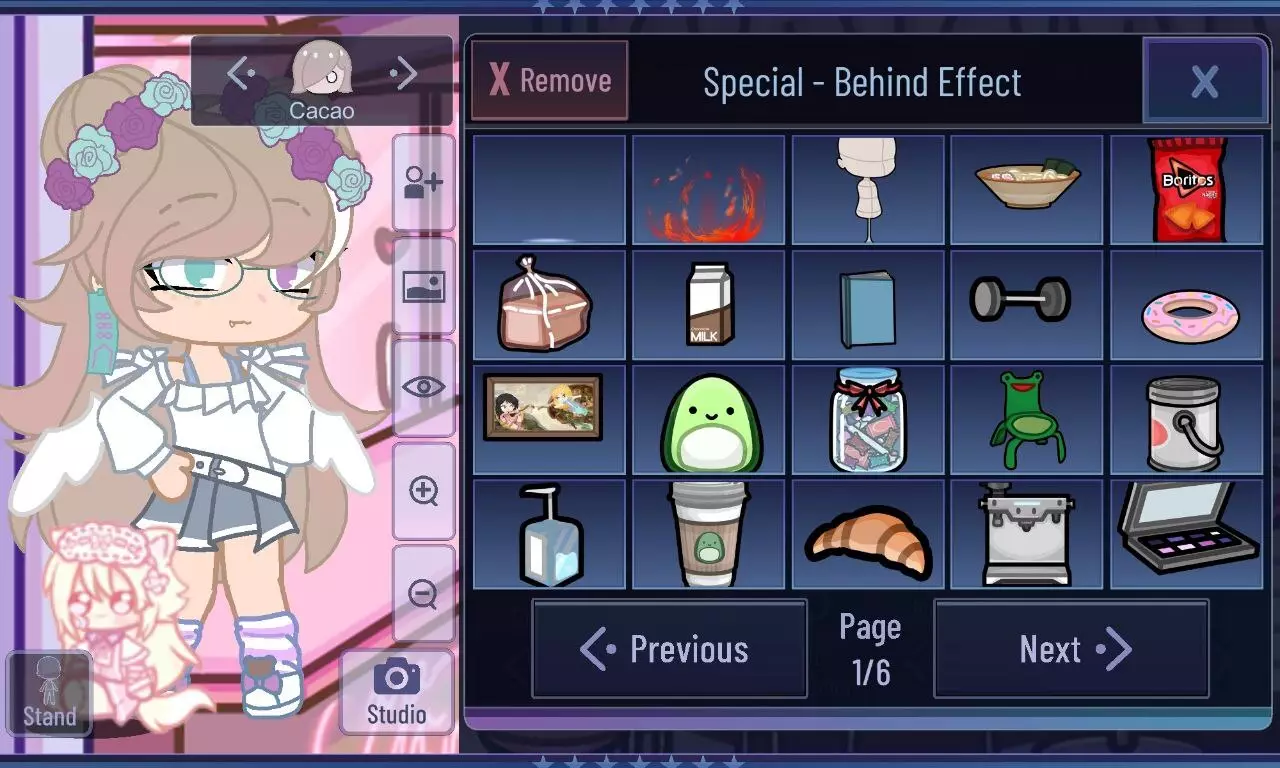Screen dimensions: 1280x768
Task: Click the add character icon
Action: click(x=424, y=180)
